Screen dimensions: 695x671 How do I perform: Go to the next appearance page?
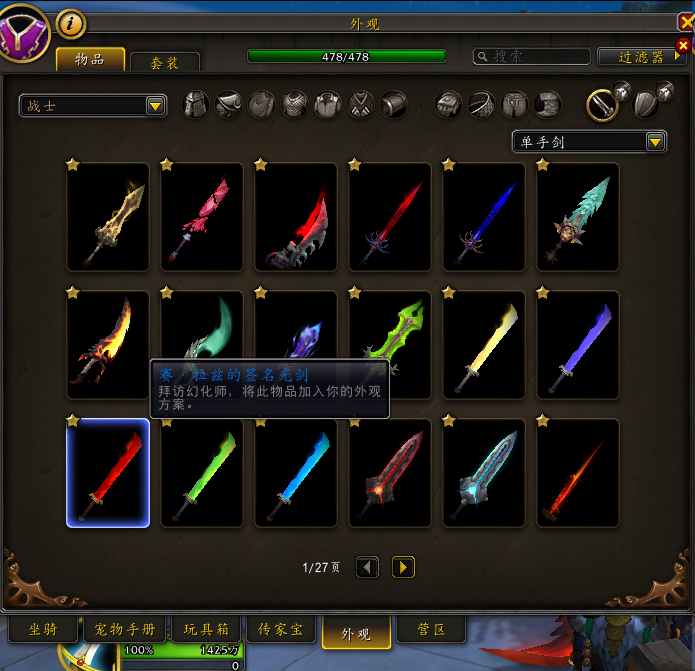pos(403,567)
